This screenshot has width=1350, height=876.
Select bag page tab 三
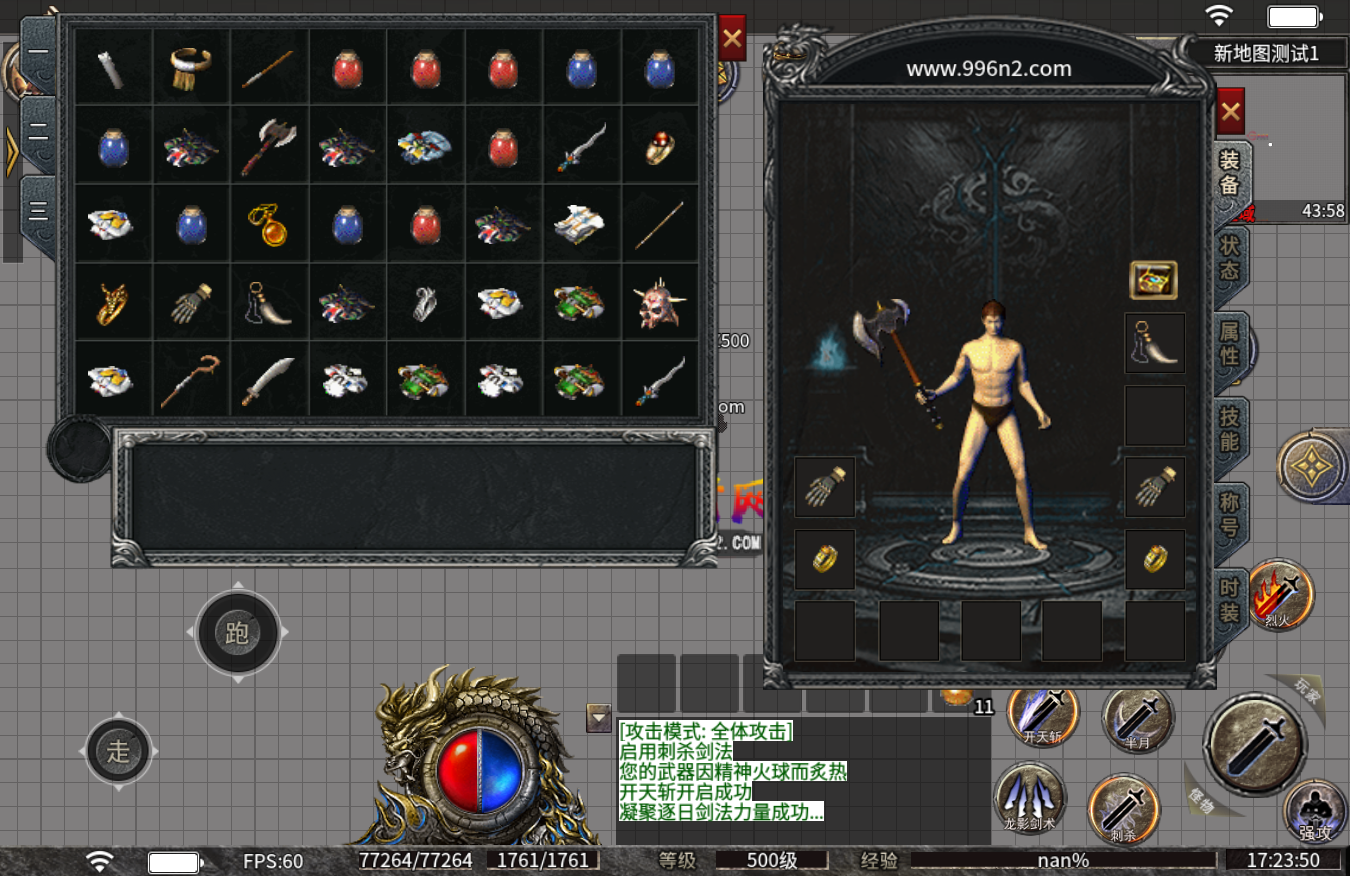click(x=38, y=210)
